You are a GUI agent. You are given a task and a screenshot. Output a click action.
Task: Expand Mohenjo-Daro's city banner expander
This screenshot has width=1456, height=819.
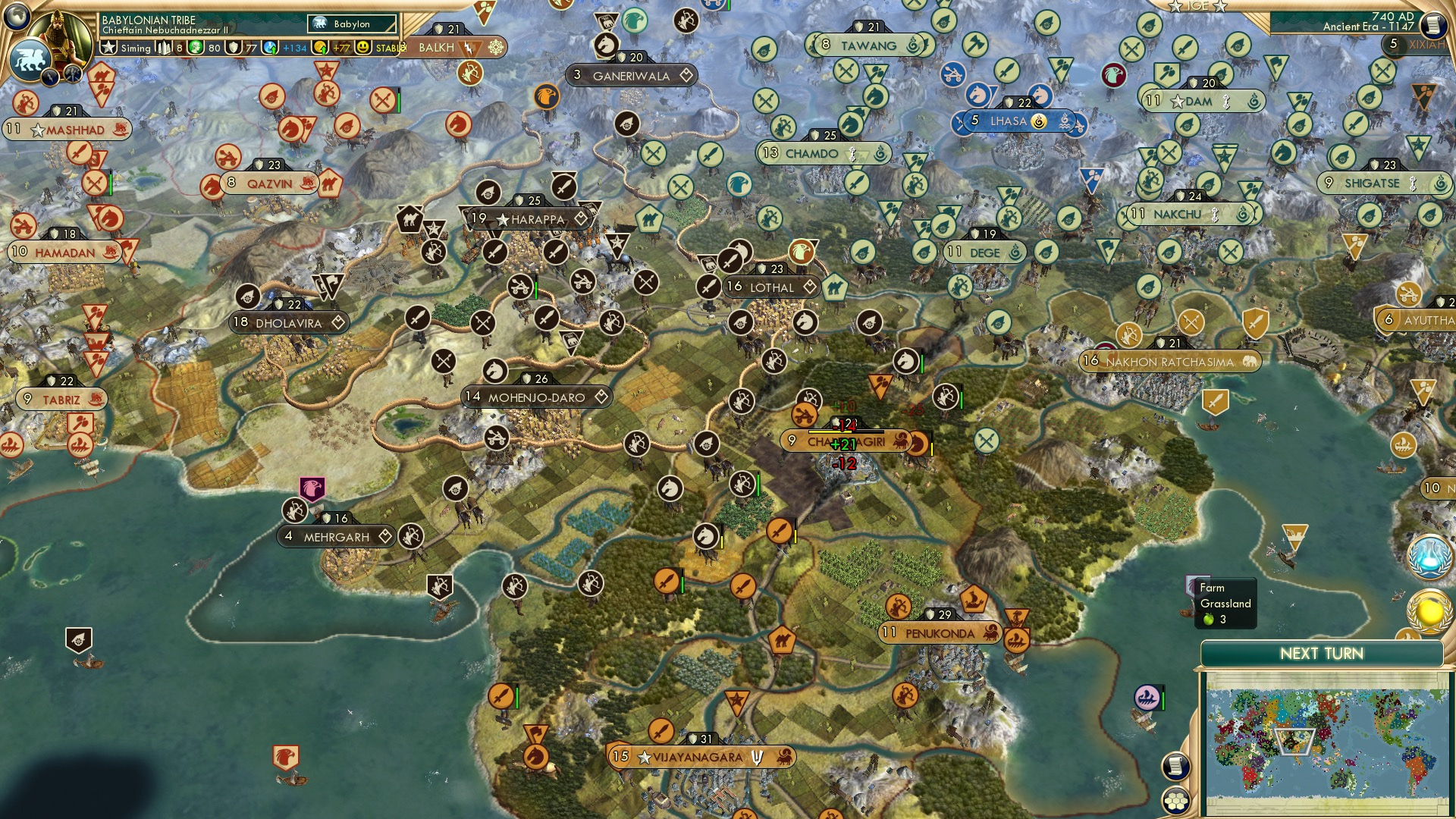click(600, 396)
